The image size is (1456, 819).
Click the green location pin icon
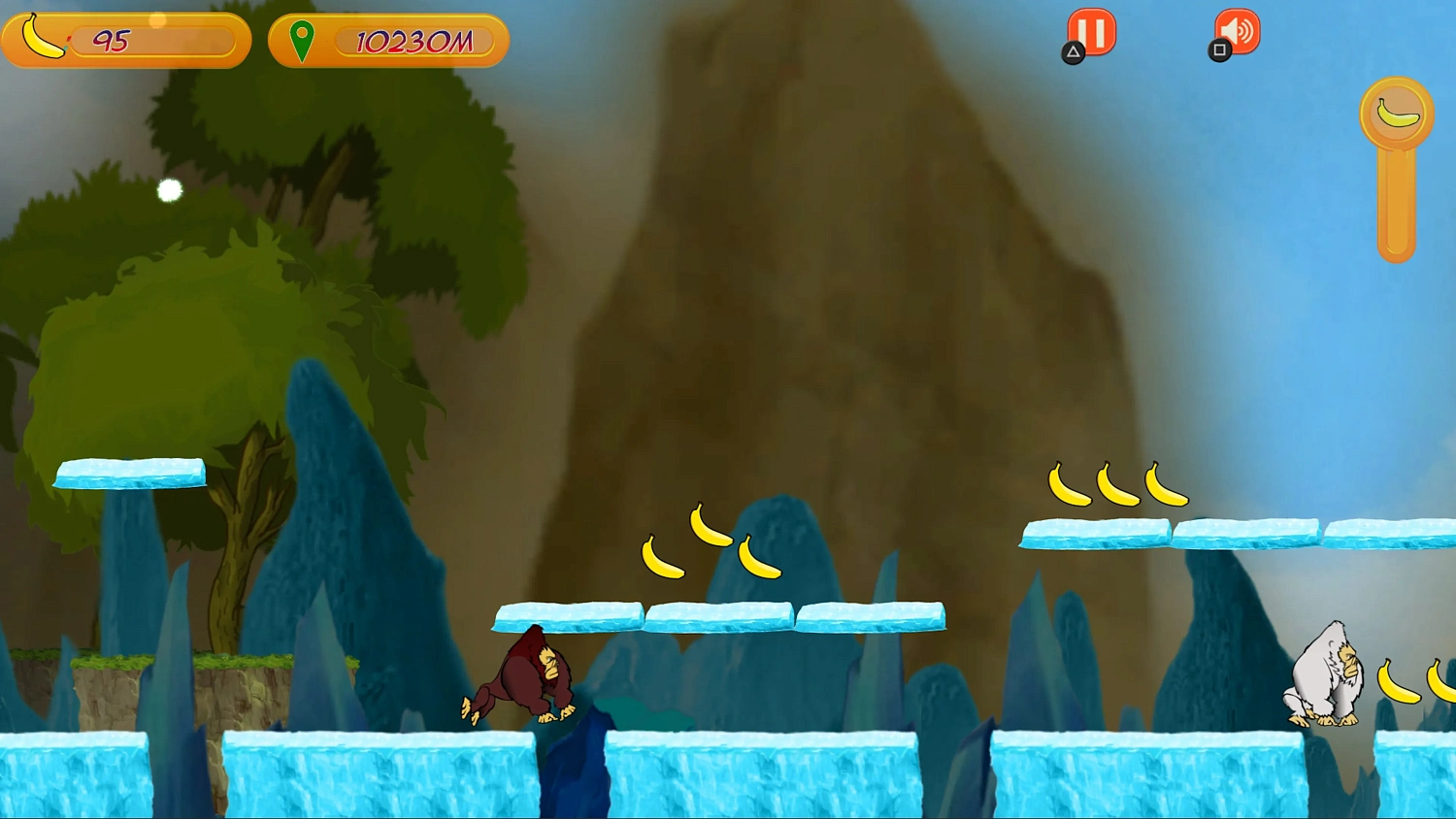[x=304, y=39]
